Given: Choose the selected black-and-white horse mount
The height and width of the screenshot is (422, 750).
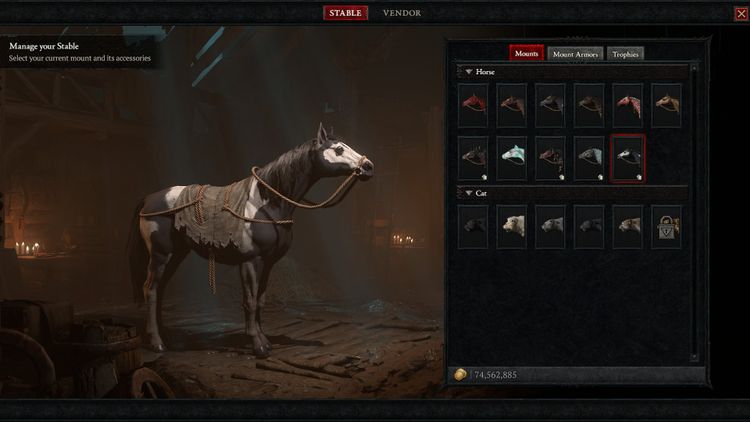Looking at the screenshot, I should click(627, 158).
